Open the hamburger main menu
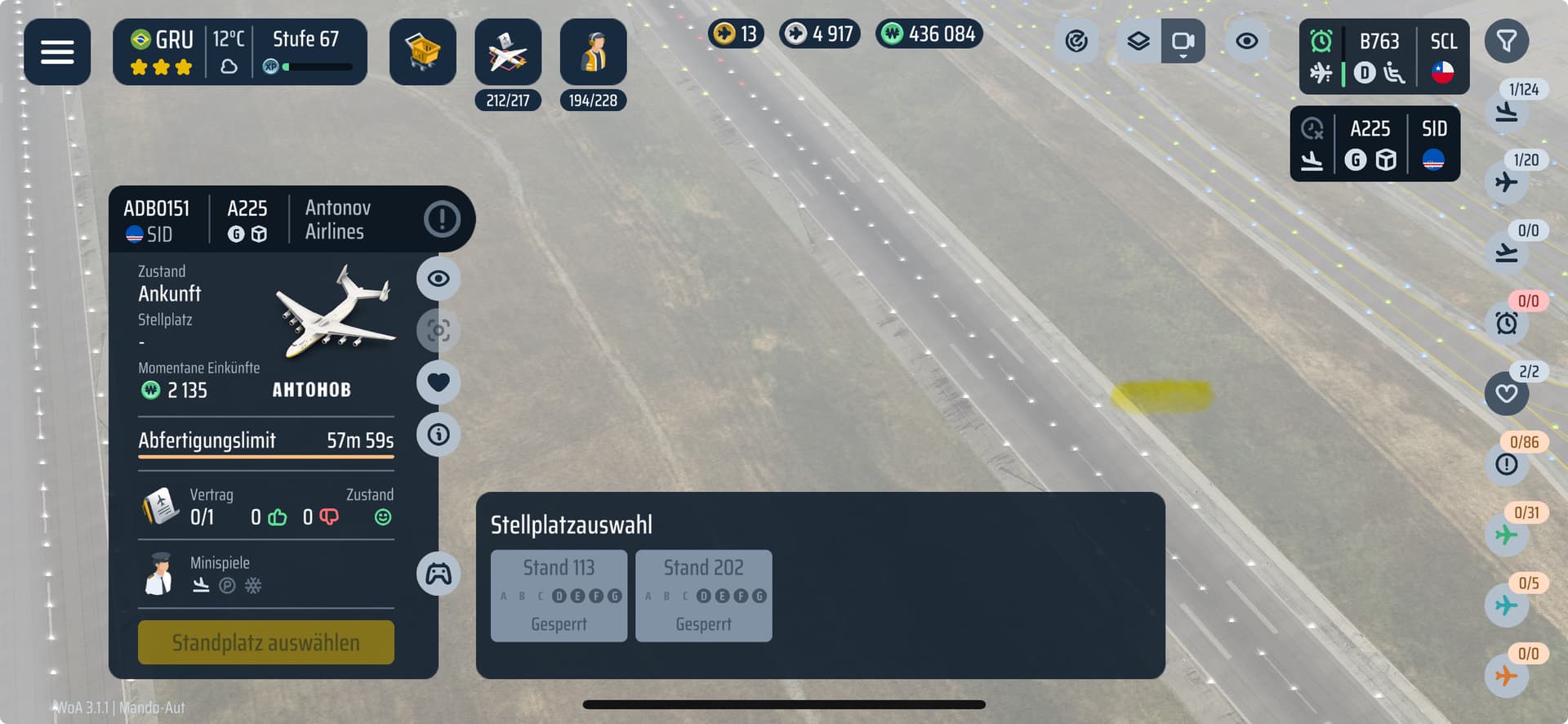 coord(57,52)
